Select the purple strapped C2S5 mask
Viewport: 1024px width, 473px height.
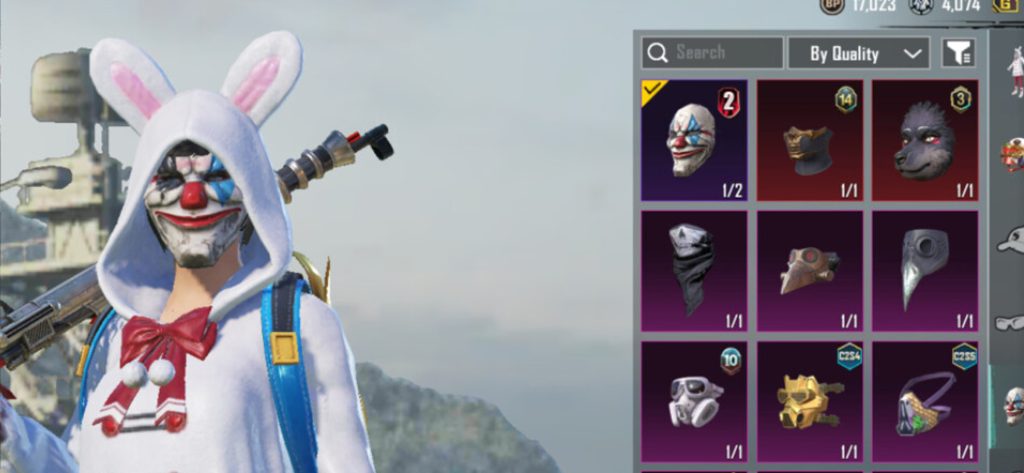(924, 401)
